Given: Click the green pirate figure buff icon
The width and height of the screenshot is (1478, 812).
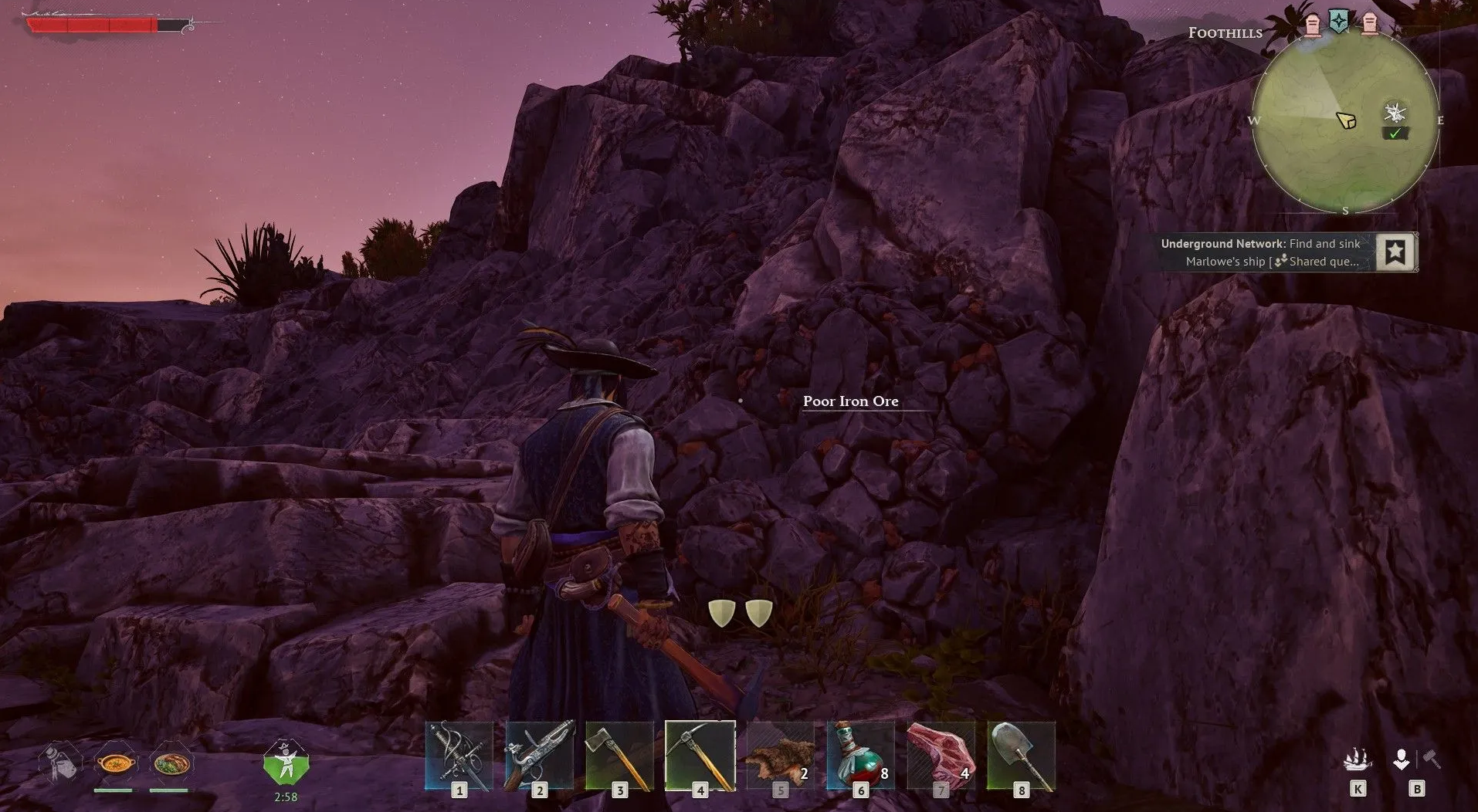Looking at the screenshot, I should pos(286,763).
